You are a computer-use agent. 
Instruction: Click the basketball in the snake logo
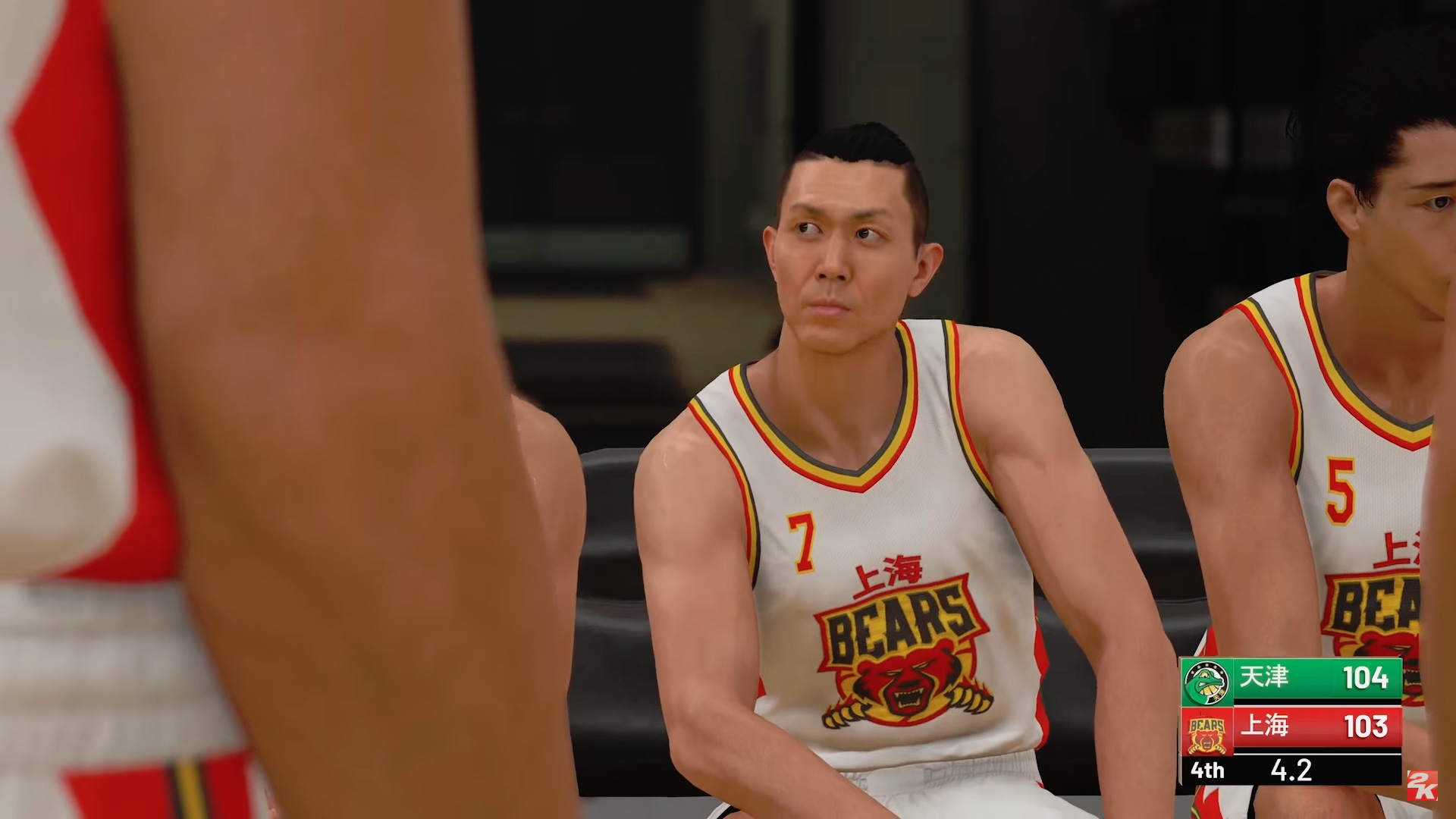pos(1209,689)
